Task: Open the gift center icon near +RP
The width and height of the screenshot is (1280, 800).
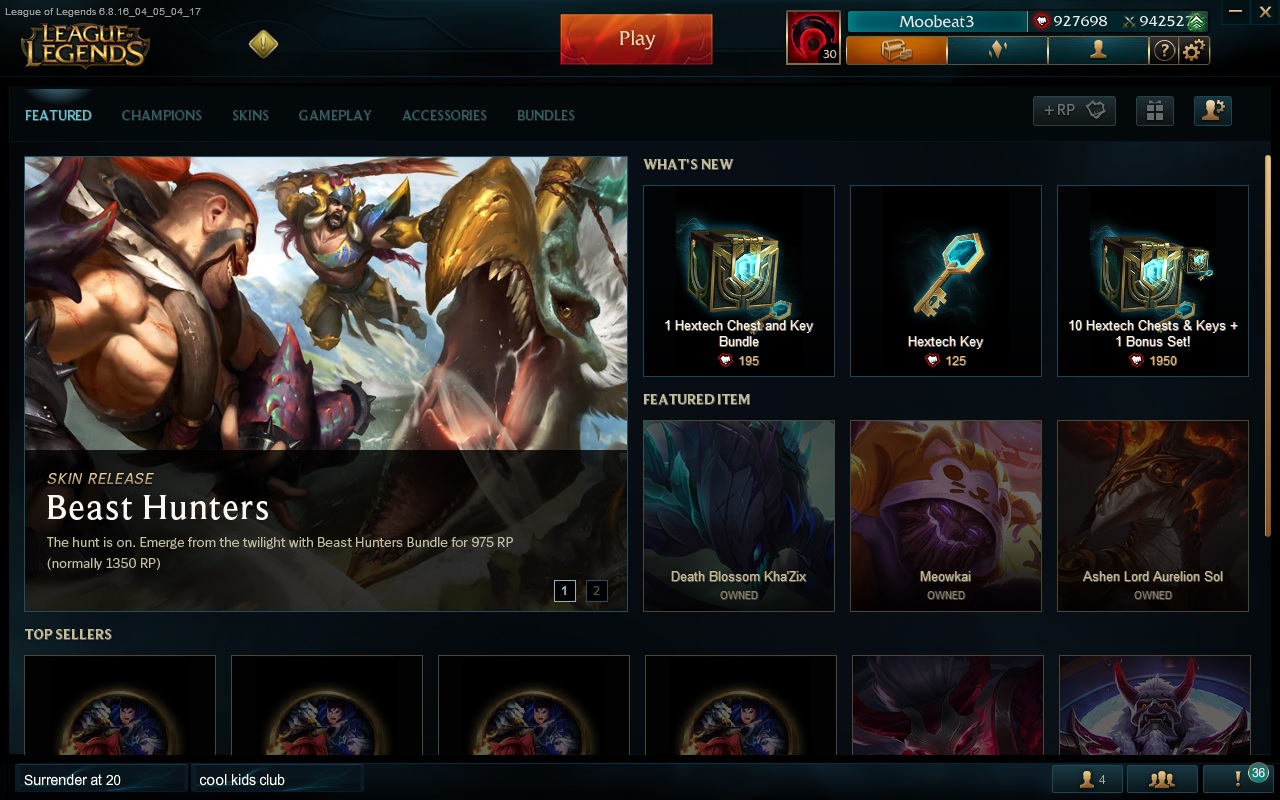Action: coord(1155,111)
